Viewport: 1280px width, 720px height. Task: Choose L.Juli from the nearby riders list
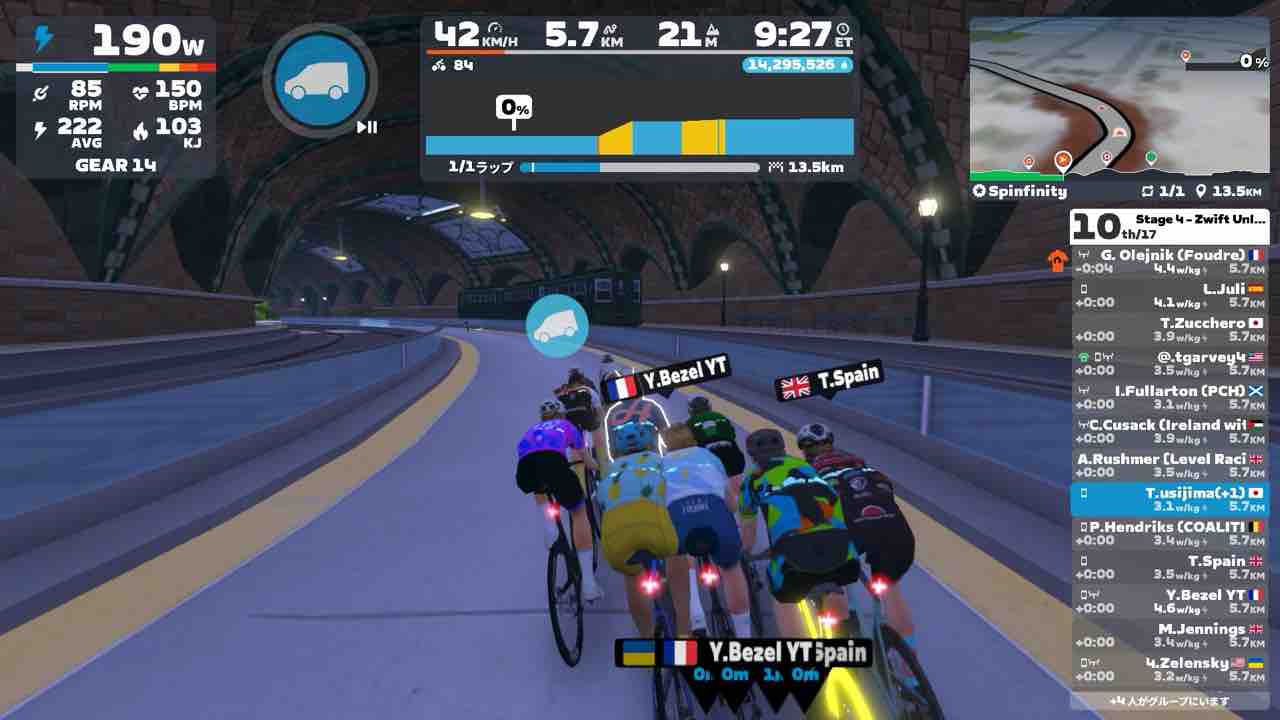point(1168,296)
